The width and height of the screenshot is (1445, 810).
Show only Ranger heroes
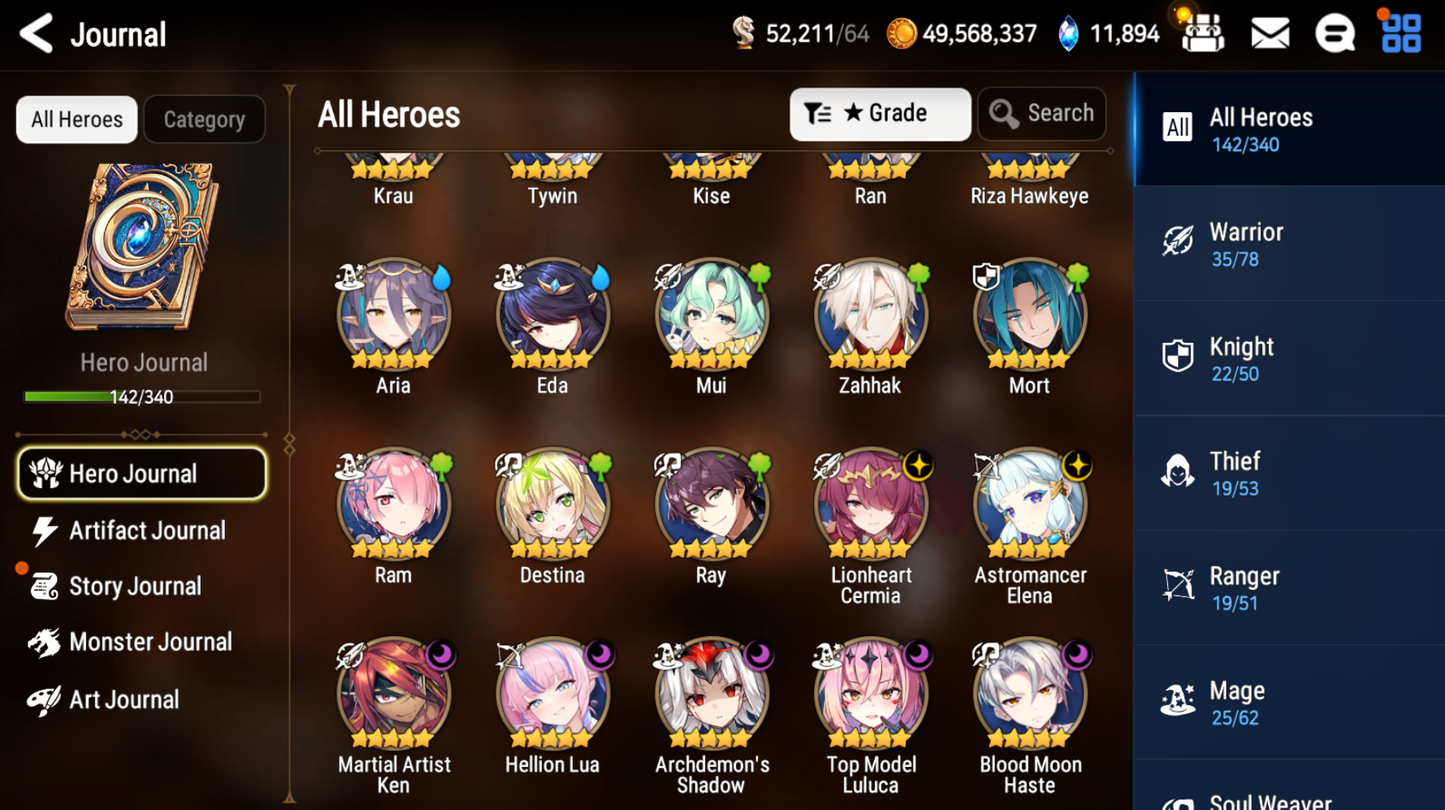pyautogui.click(x=1288, y=588)
